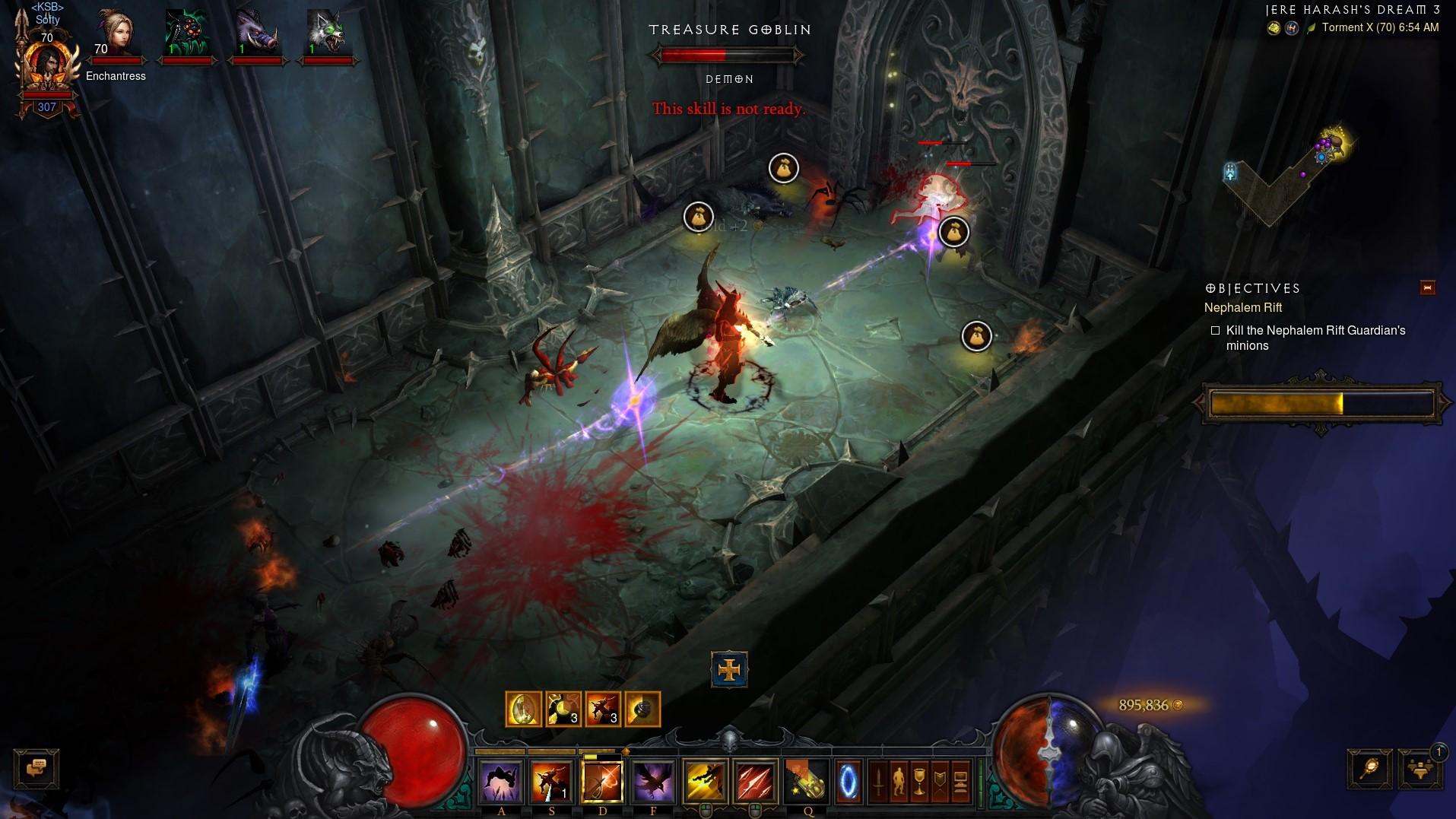Fire the red Multishot arrows skill
This screenshot has height=819, width=1456.
click(x=756, y=781)
